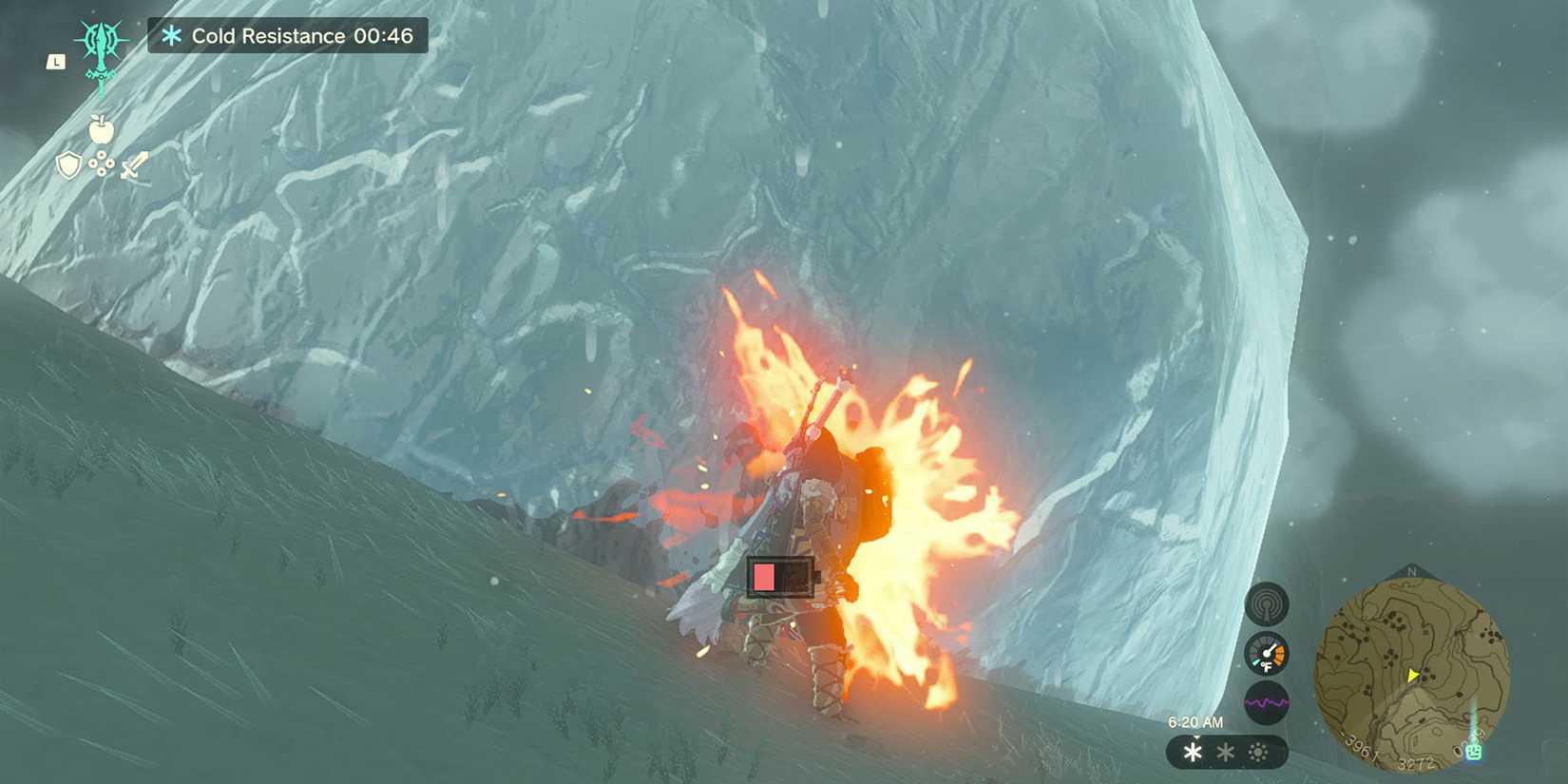This screenshot has width=1568, height=784.
Task: Click the yellow player arrow on the minimap
Action: [x=1414, y=674]
